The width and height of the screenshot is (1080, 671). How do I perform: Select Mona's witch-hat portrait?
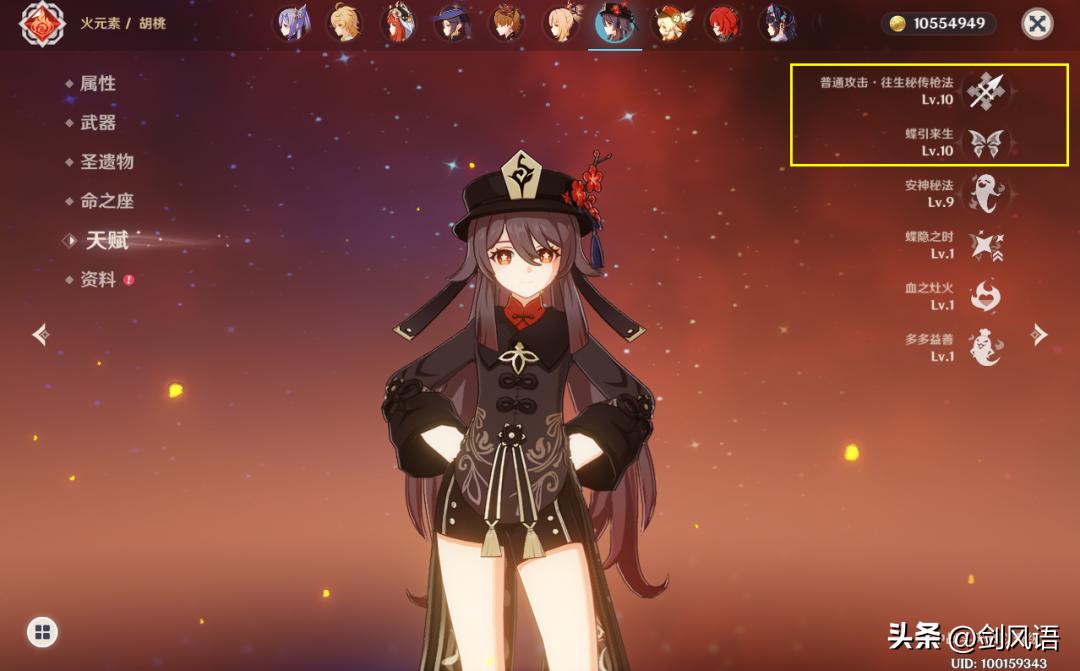point(452,23)
